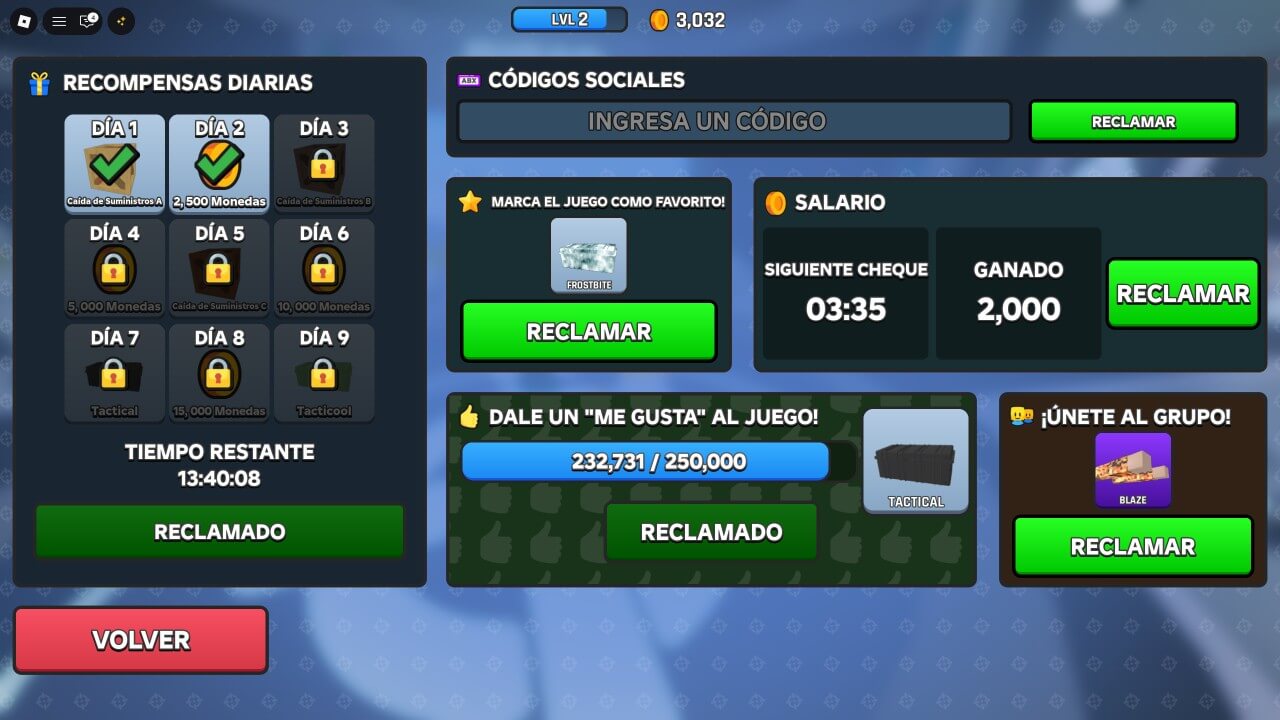Click the red Volver button
Image resolution: width=1280 pixels, height=720 pixels.
140,640
